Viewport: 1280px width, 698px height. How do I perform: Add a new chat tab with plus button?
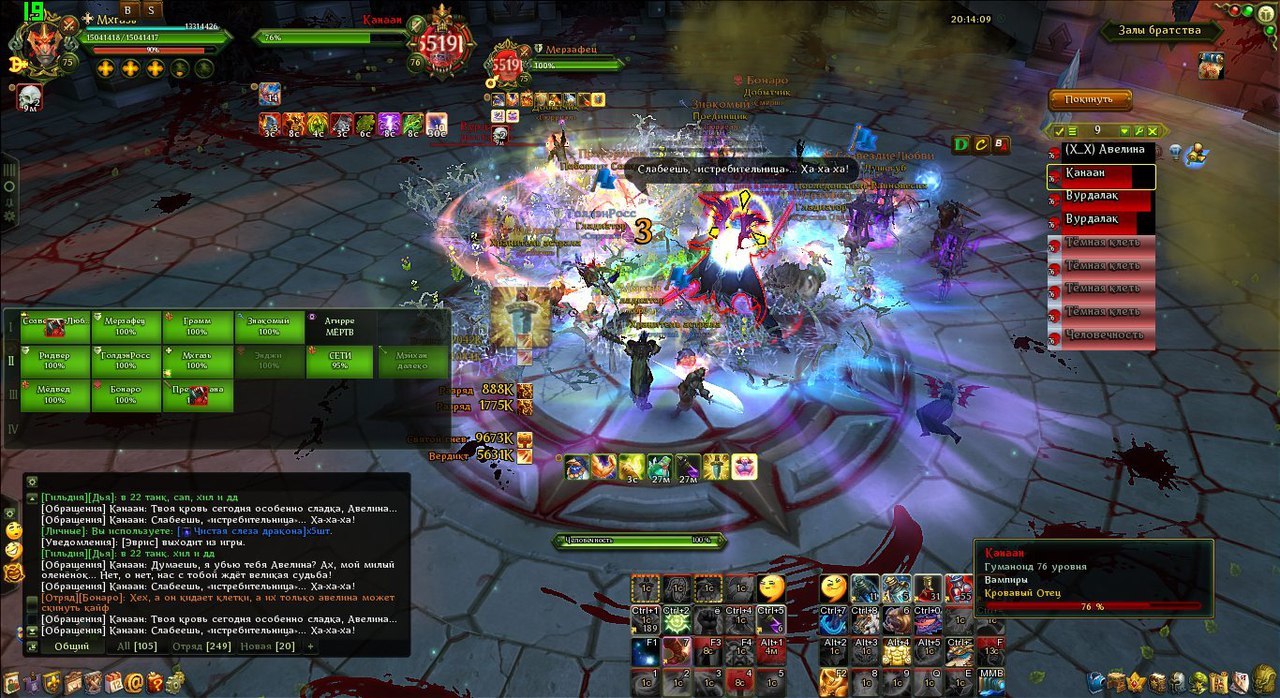[310, 646]
